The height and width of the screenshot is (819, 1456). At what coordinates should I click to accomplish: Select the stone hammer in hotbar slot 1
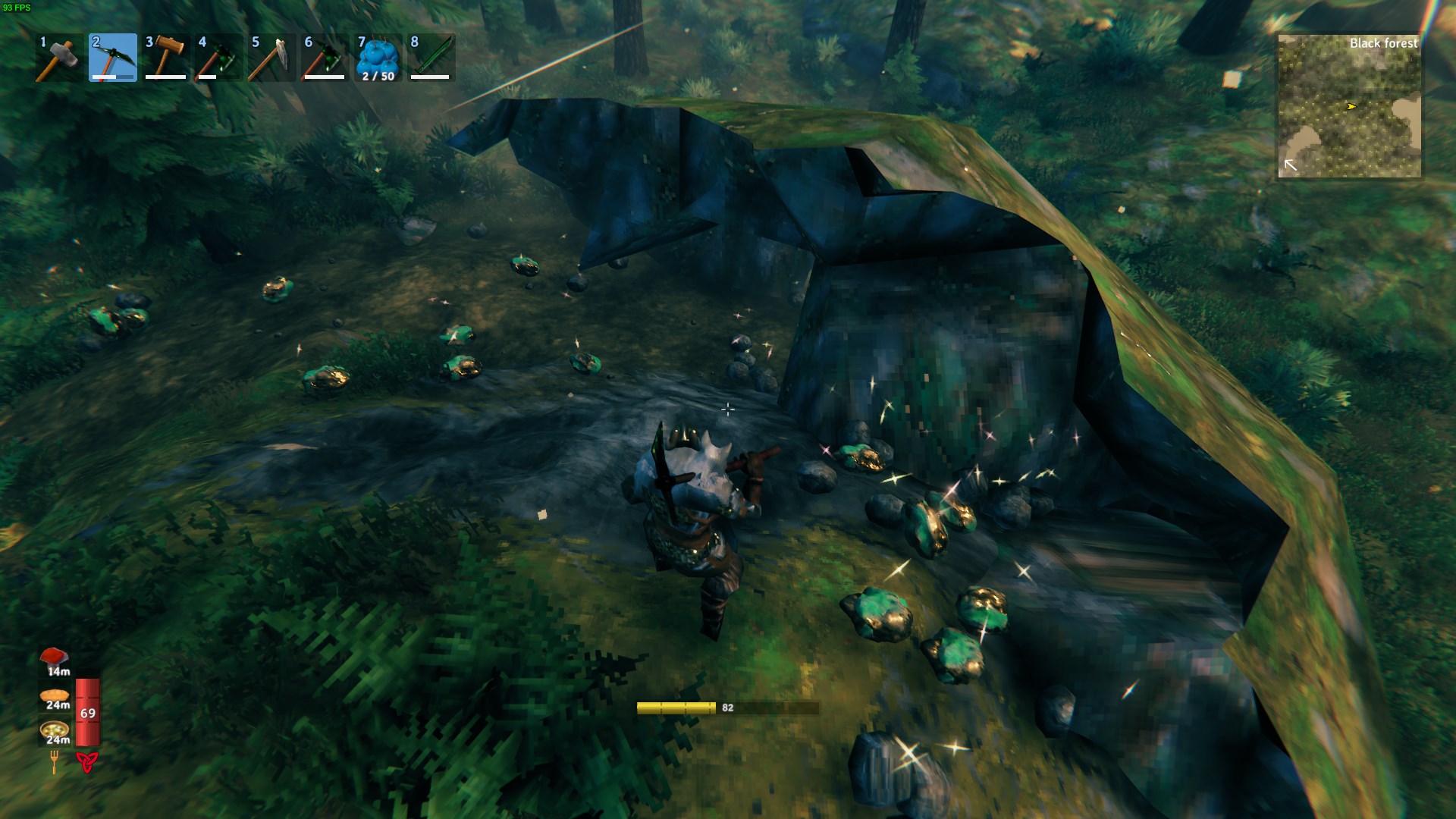59,58
